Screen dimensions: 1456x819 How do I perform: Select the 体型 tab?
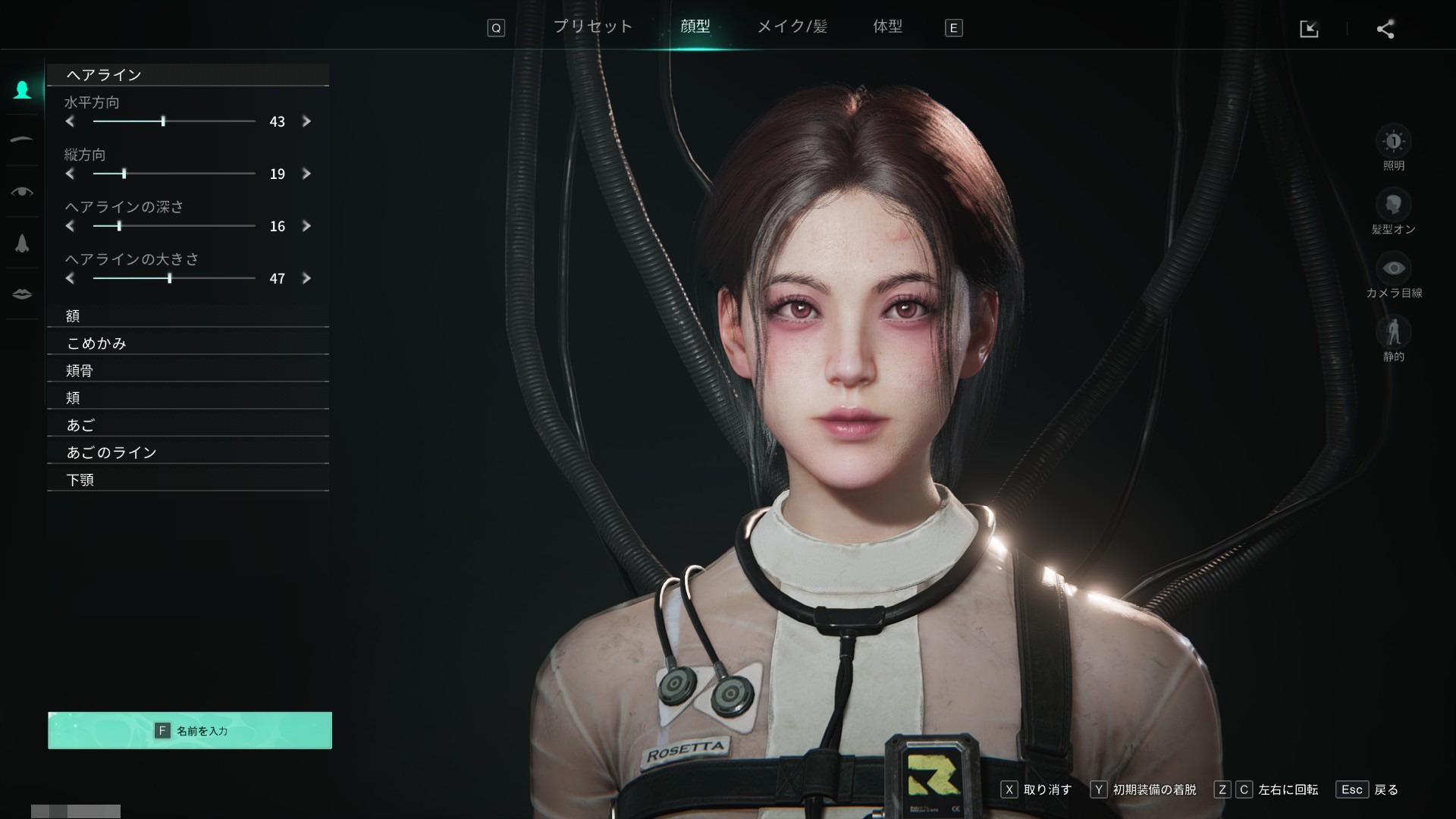pyautogui.click(x=887, y=27)
